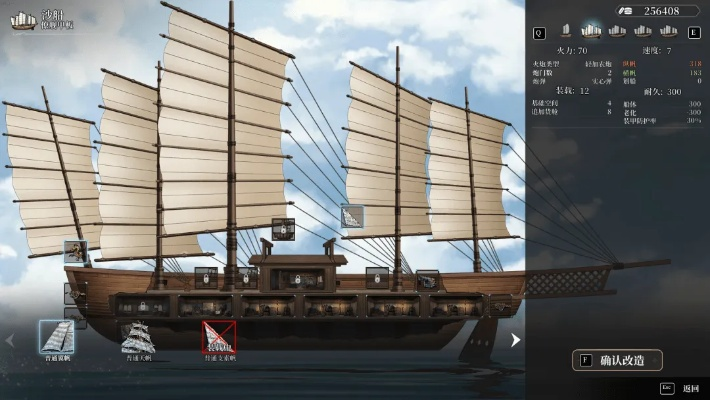Pick the first ship type thumbnail
Screen dimensions: 710x400
pyautogui.click(x=565, y=32)
